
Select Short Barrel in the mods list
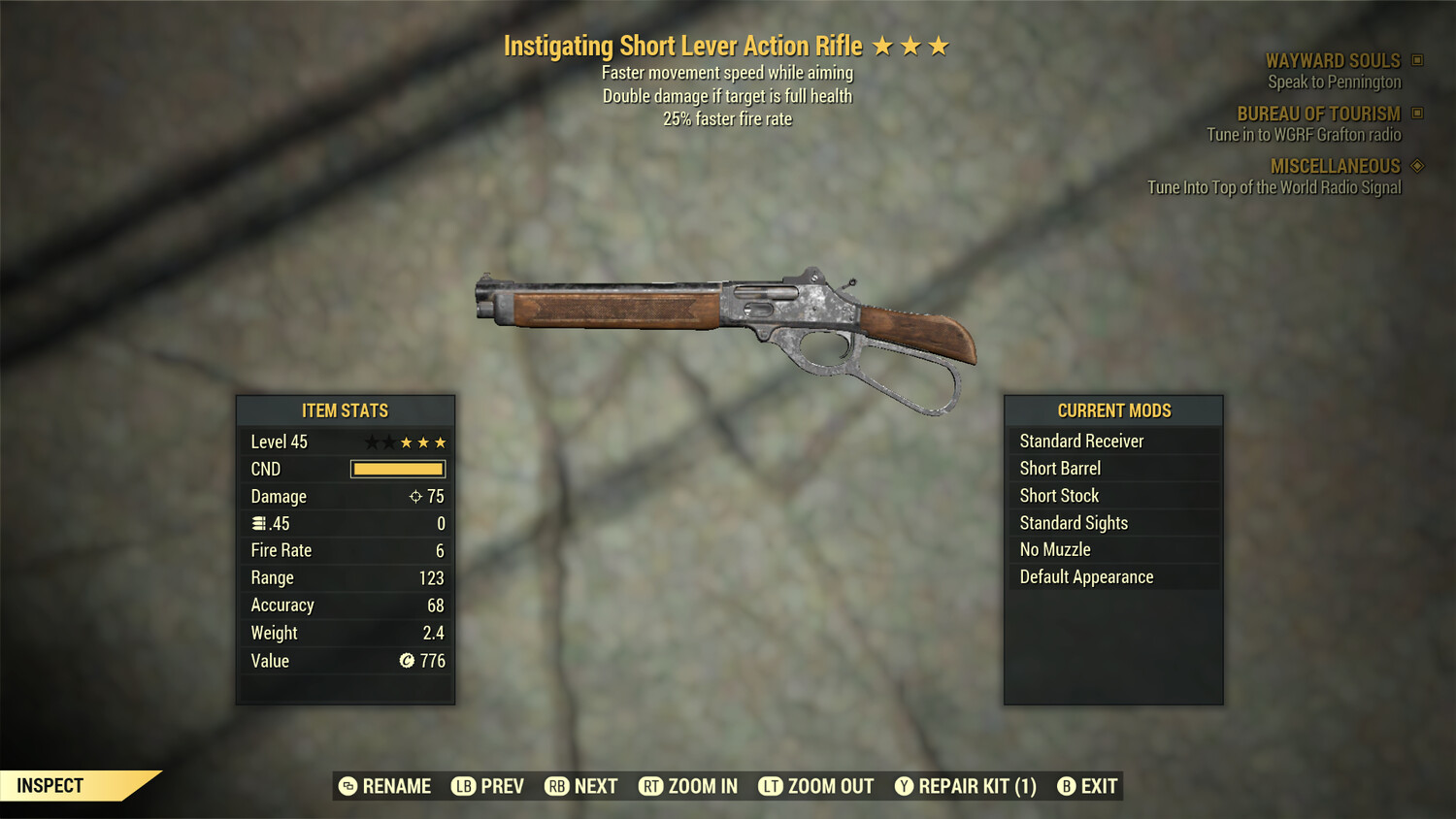click(x=1059, y=468)
